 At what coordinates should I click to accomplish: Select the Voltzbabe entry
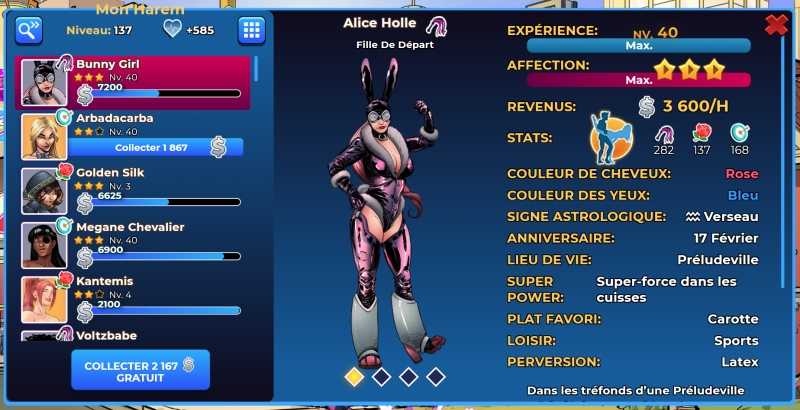tap(135, 335)
